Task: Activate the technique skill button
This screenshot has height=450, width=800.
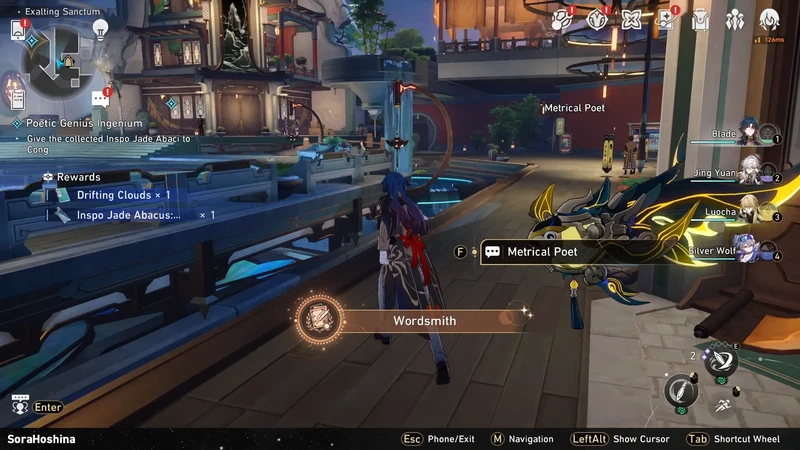Action: (721, 362)
